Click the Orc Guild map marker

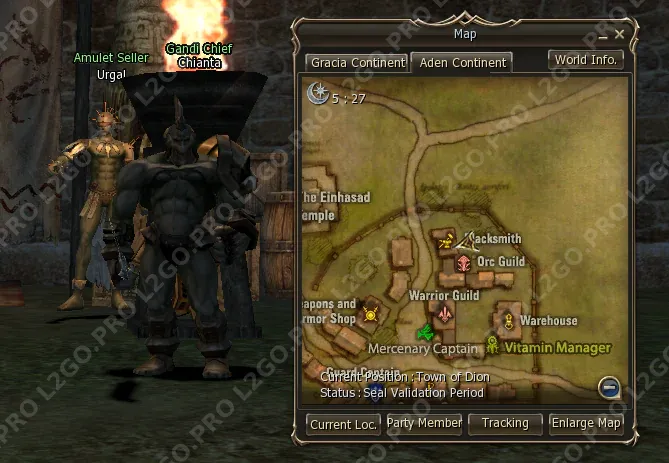coord(464,262)
